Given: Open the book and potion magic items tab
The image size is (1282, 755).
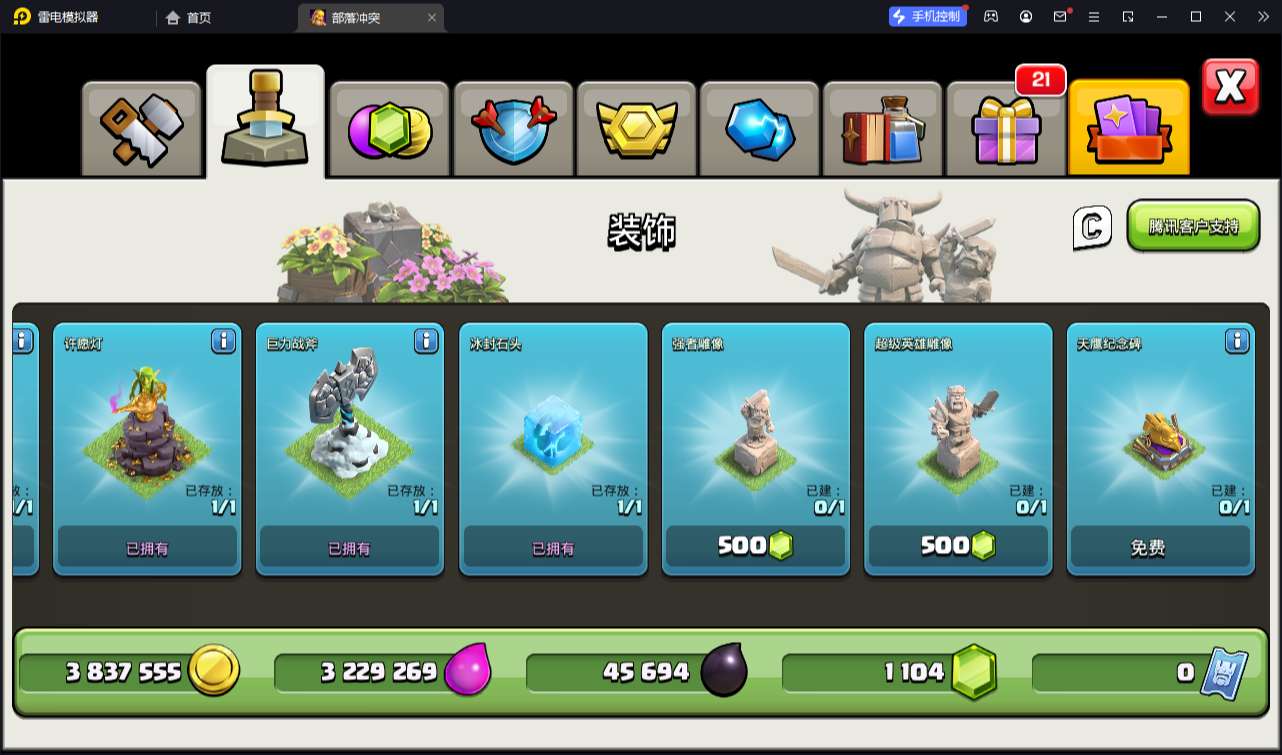Looking at the screenshot, I should (x=882, y=130).
